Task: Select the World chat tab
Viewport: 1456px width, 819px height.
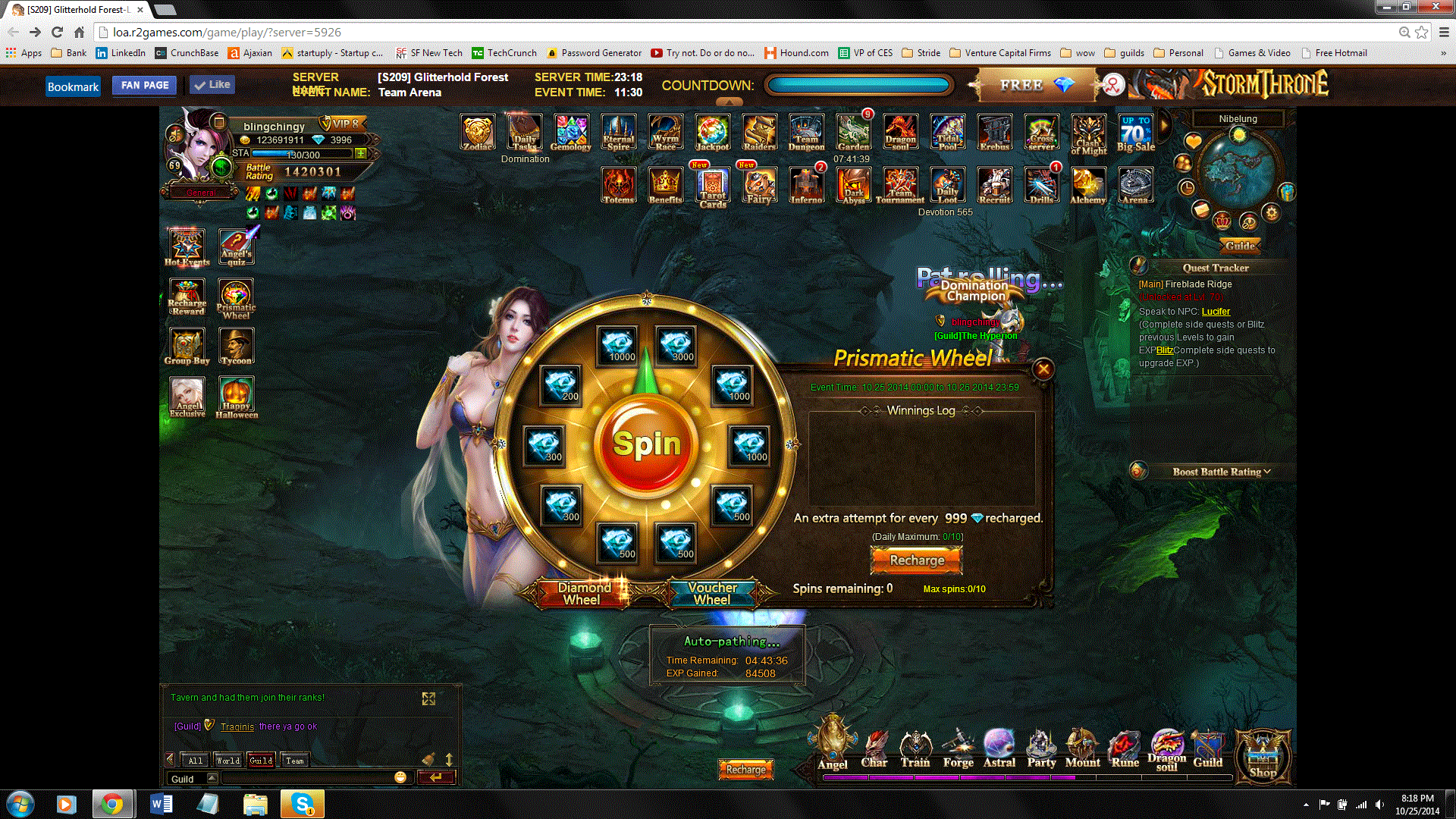Action: (227, 760)
